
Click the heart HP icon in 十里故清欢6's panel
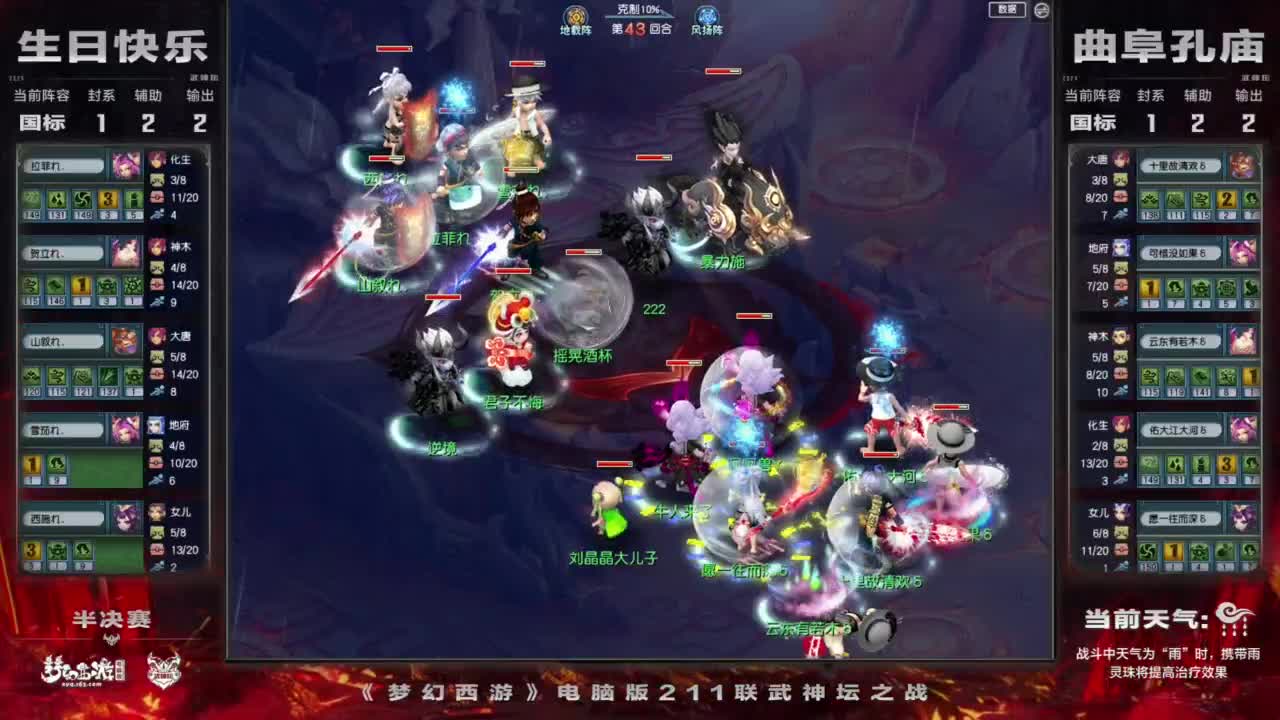coord(1121,196)
